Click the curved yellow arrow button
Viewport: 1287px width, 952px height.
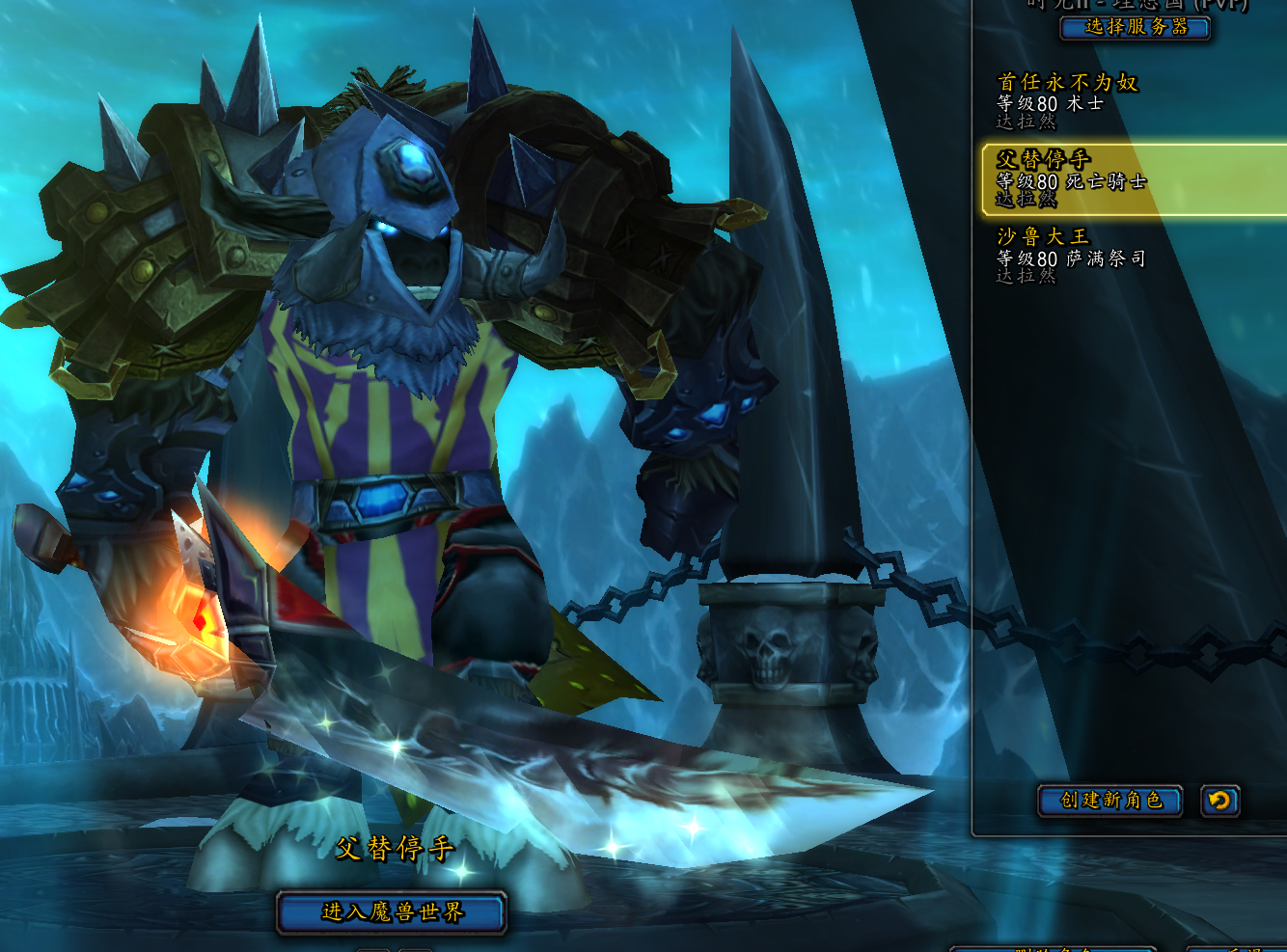pyautogui.click(x=1219, y=801)
